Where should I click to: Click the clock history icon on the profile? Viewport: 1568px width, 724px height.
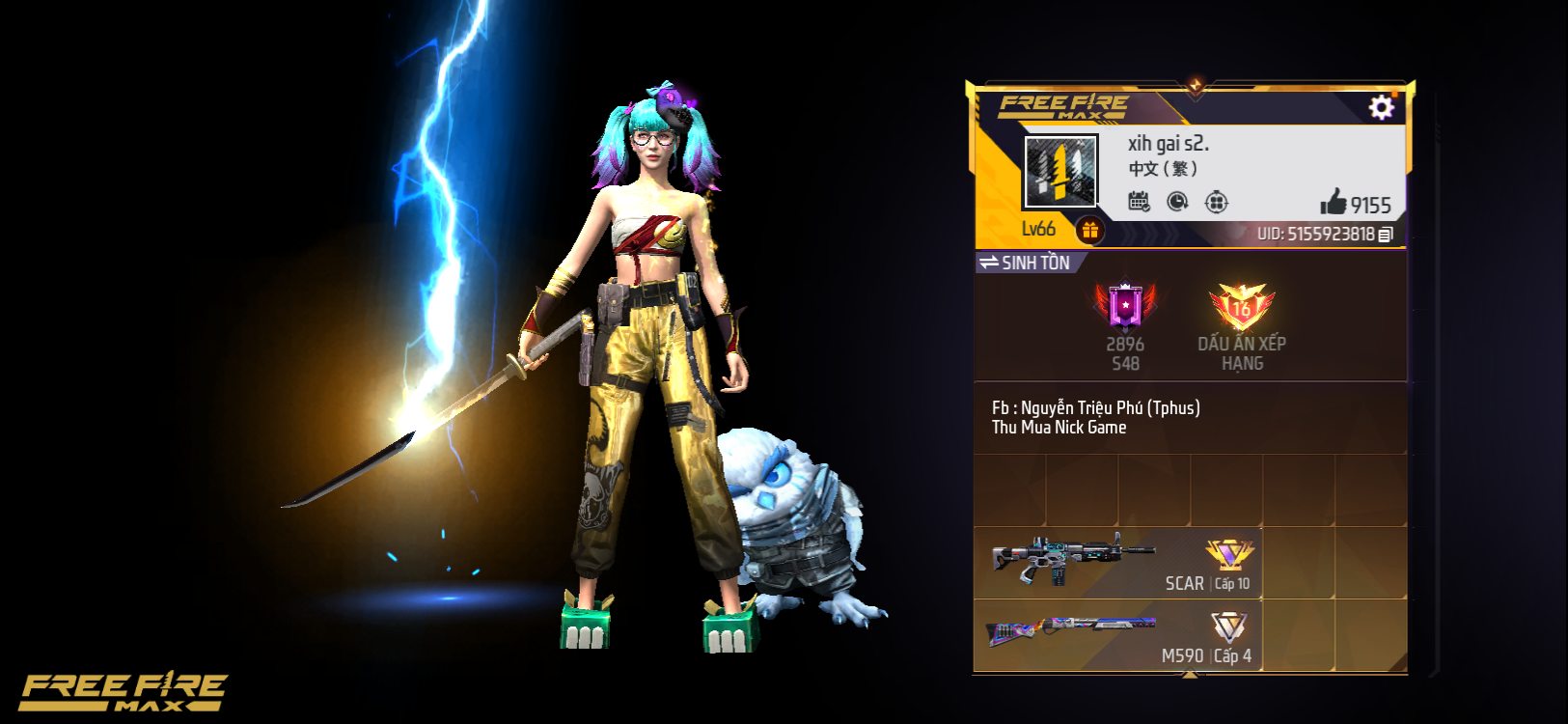tap(1179, 201)
